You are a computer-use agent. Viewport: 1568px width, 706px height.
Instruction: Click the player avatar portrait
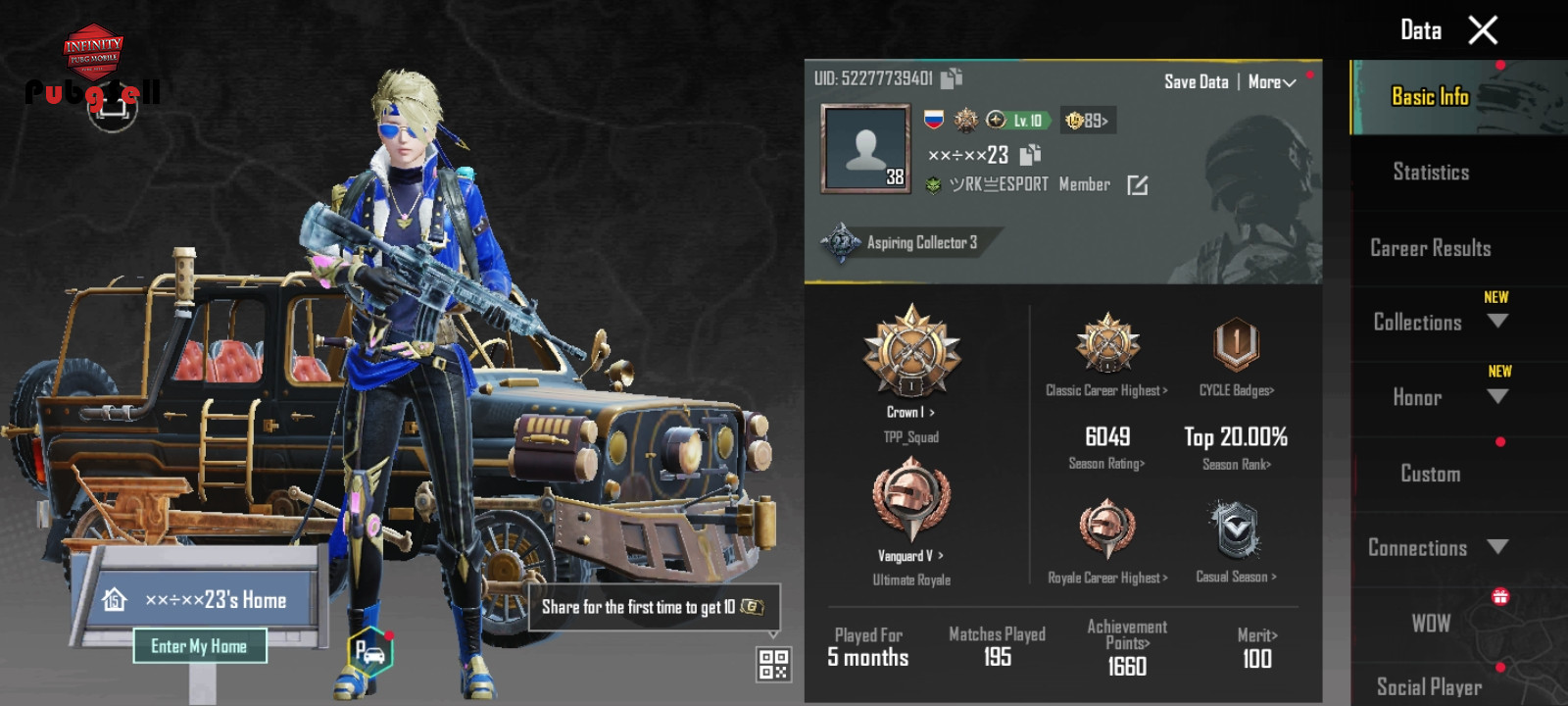point(866,148)
